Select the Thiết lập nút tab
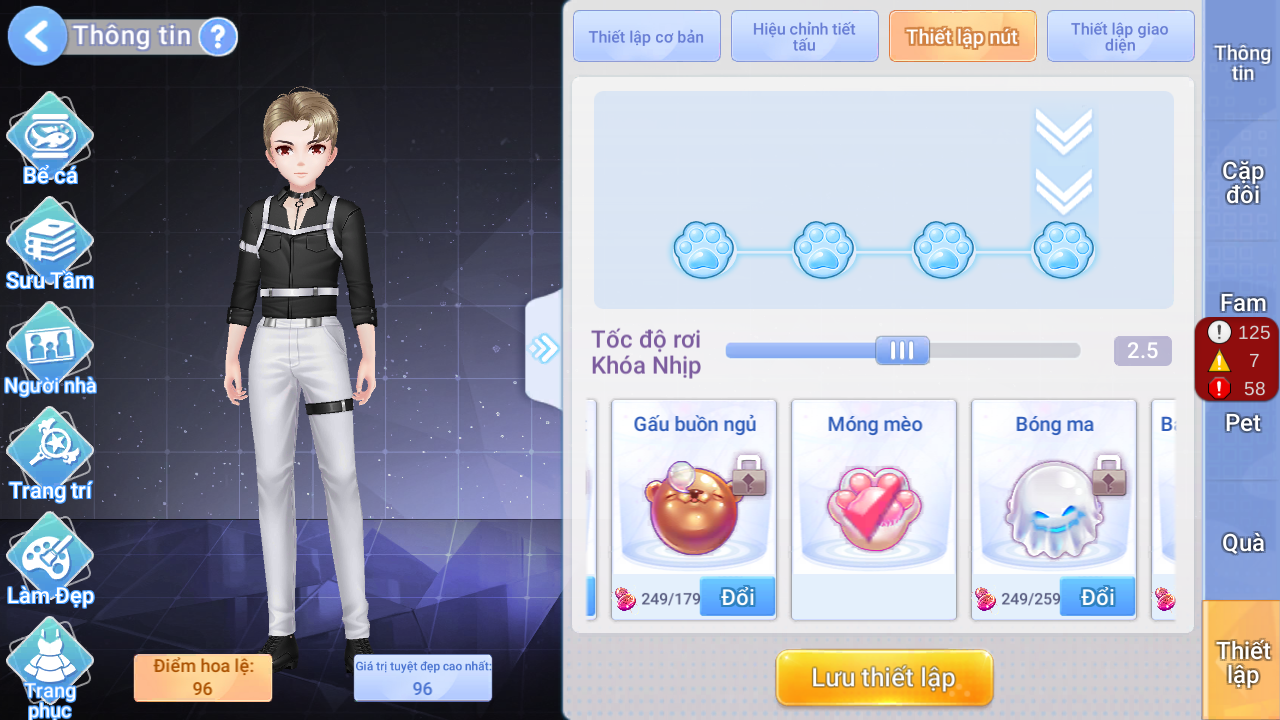Screen dimensions: 1280x720 pos(962,37)
